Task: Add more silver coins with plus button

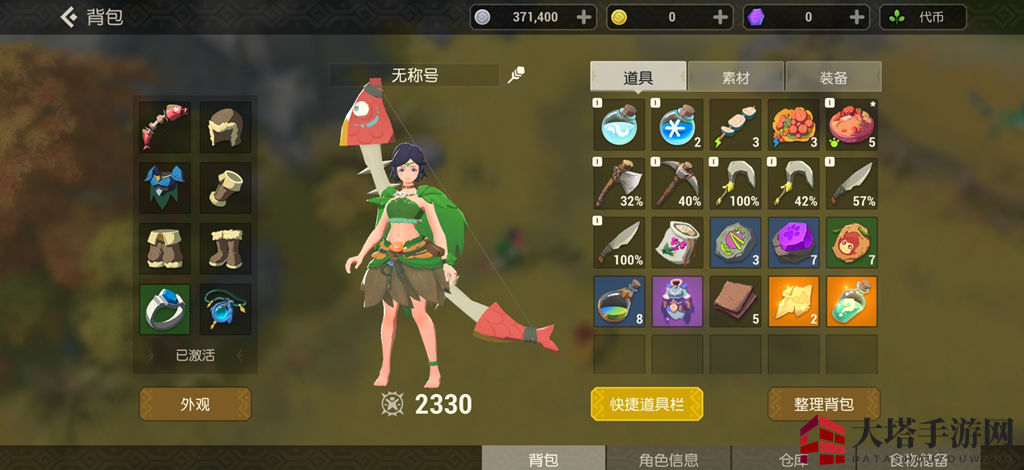Action: tap(584, 17)
